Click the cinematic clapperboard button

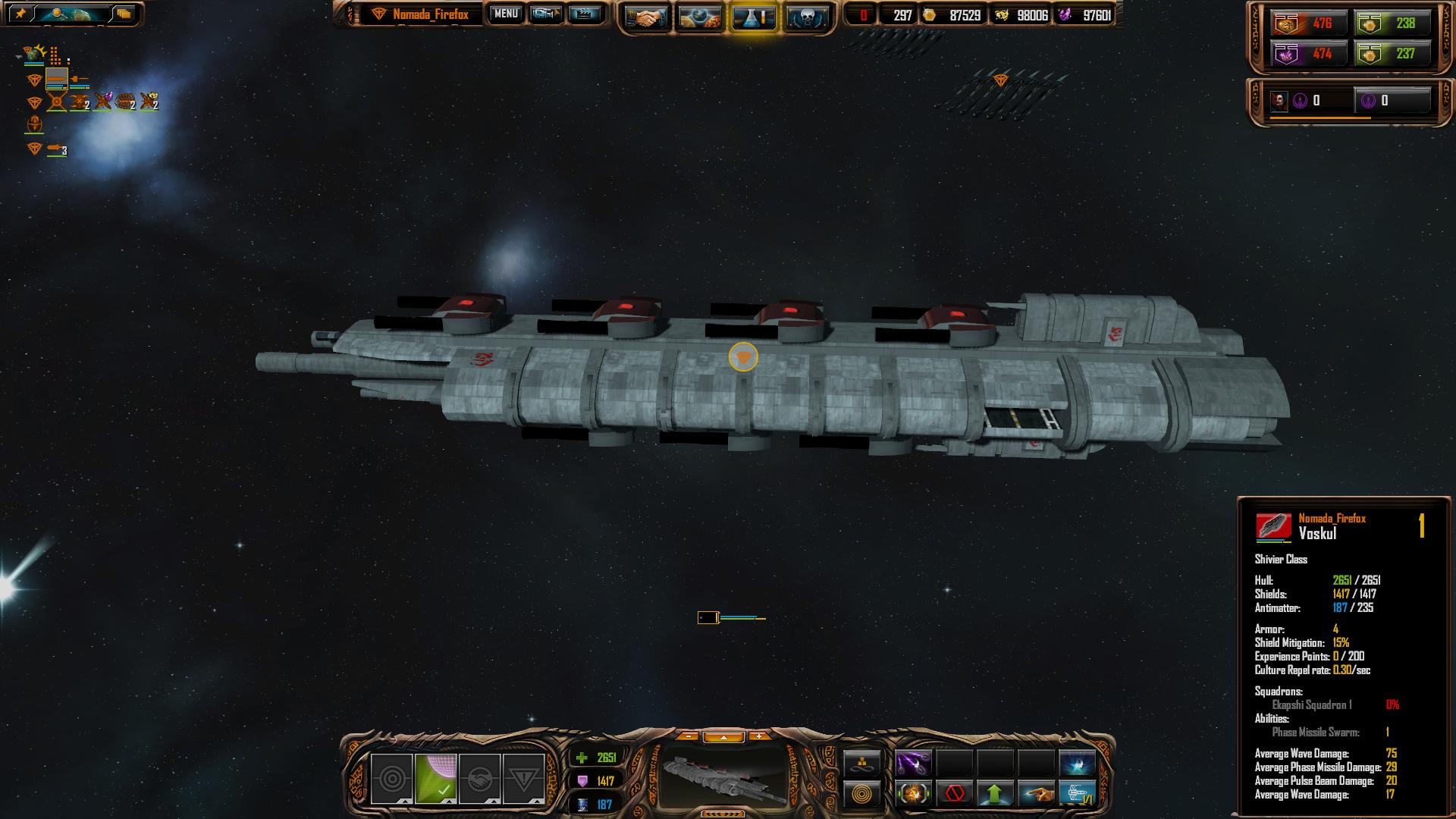[585, 14]
